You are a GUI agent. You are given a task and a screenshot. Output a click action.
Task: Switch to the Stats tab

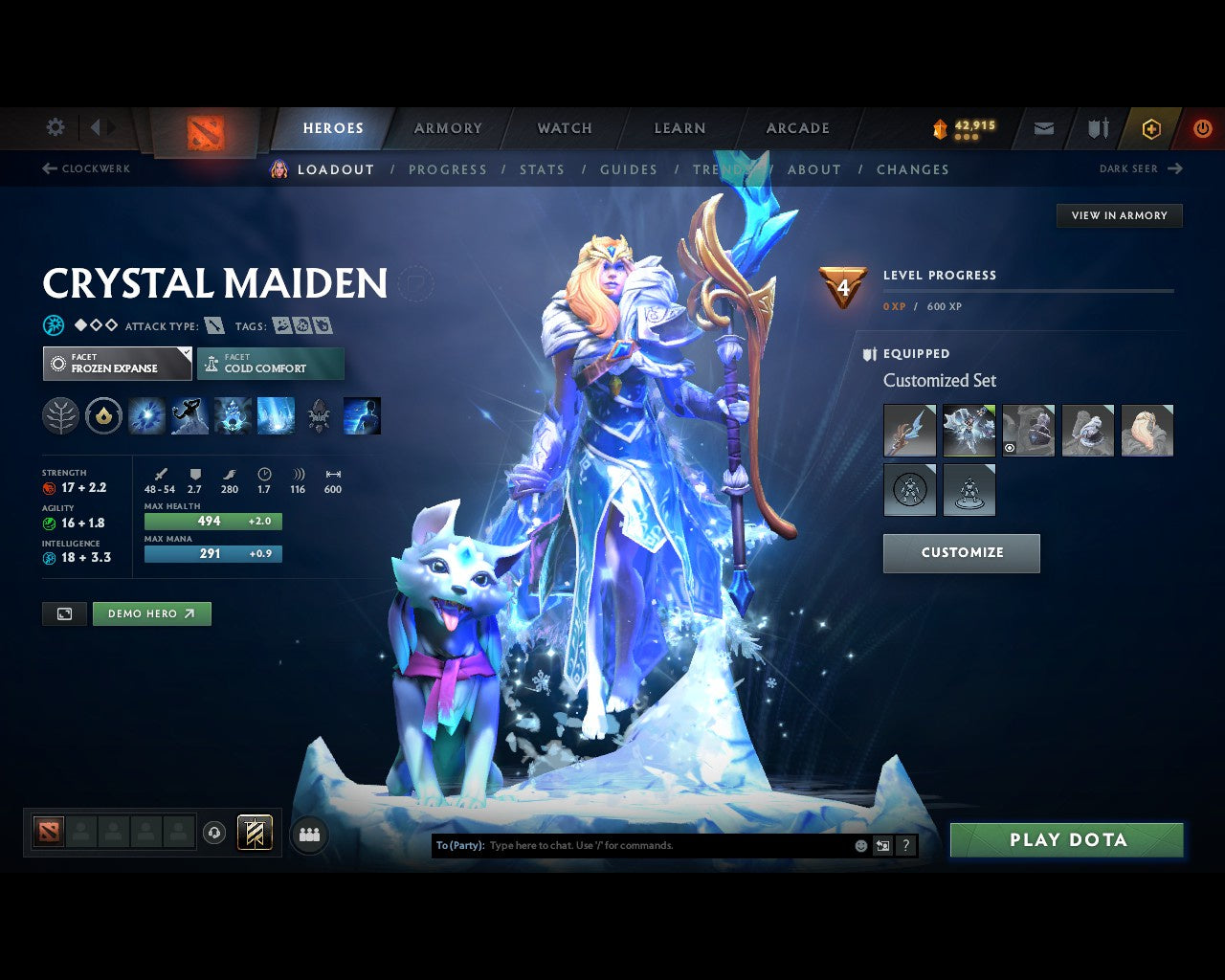tap(543, 169)
